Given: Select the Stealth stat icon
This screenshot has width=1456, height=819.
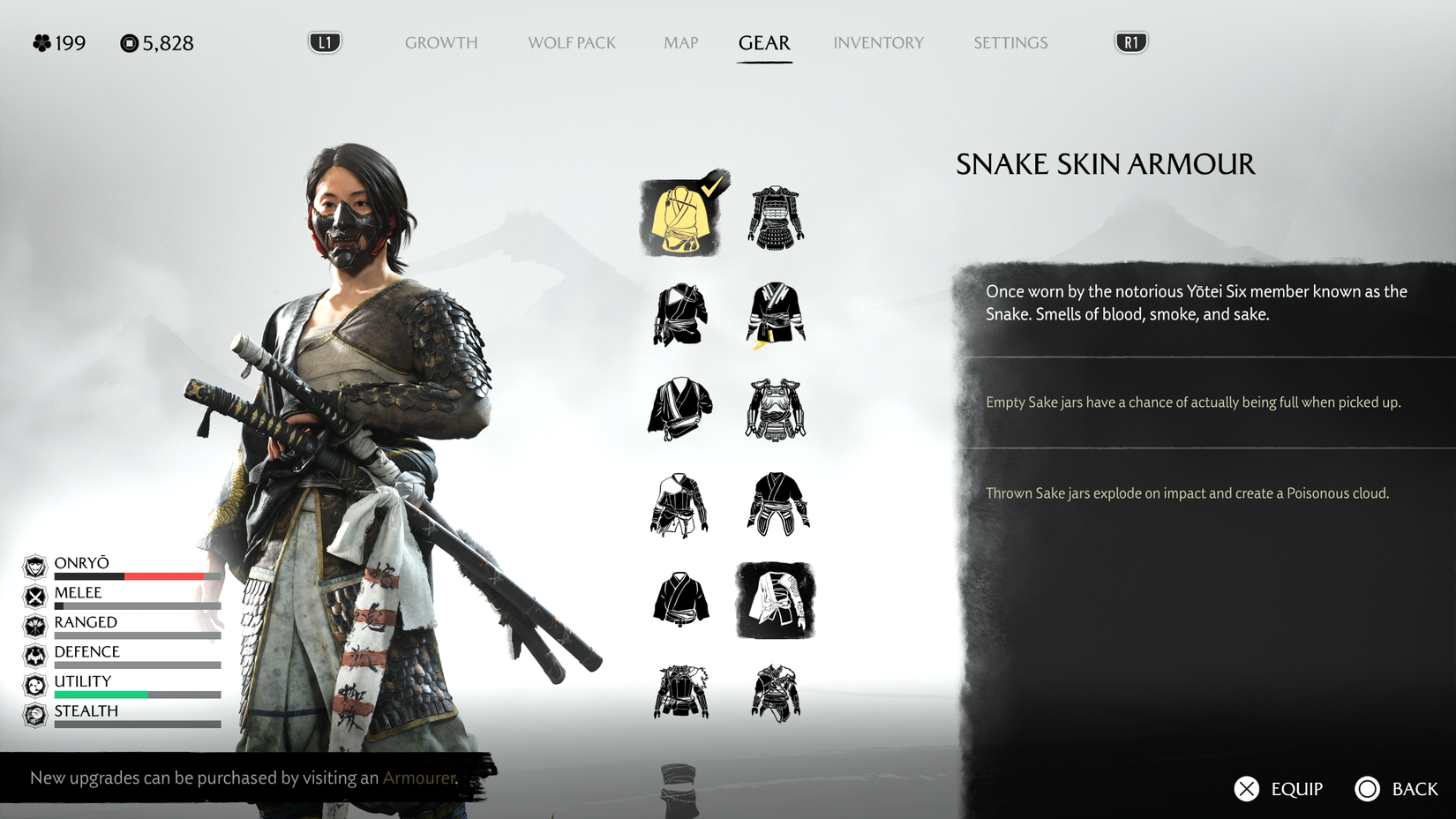Looking at the screenshot, I should click(34, 713).
